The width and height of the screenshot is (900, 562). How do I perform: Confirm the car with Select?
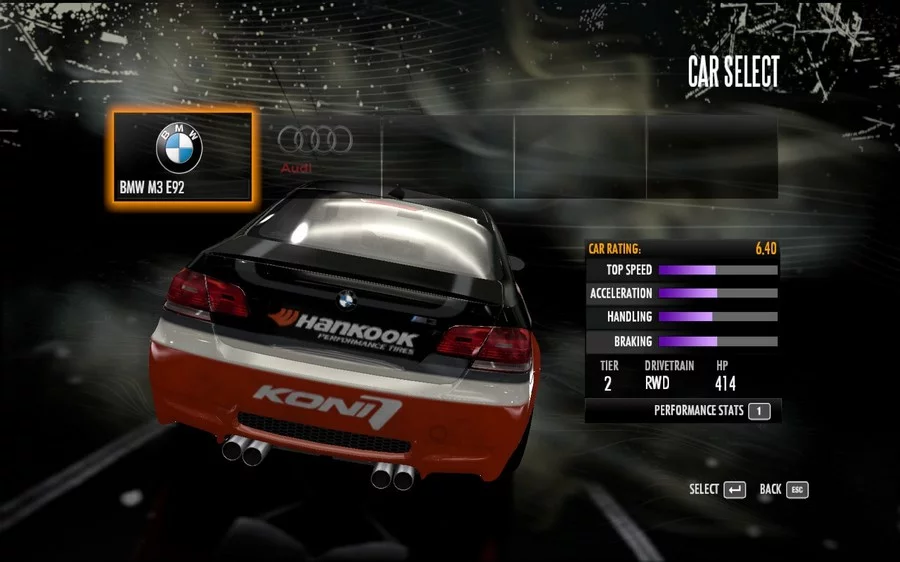(x=717, y=489)
